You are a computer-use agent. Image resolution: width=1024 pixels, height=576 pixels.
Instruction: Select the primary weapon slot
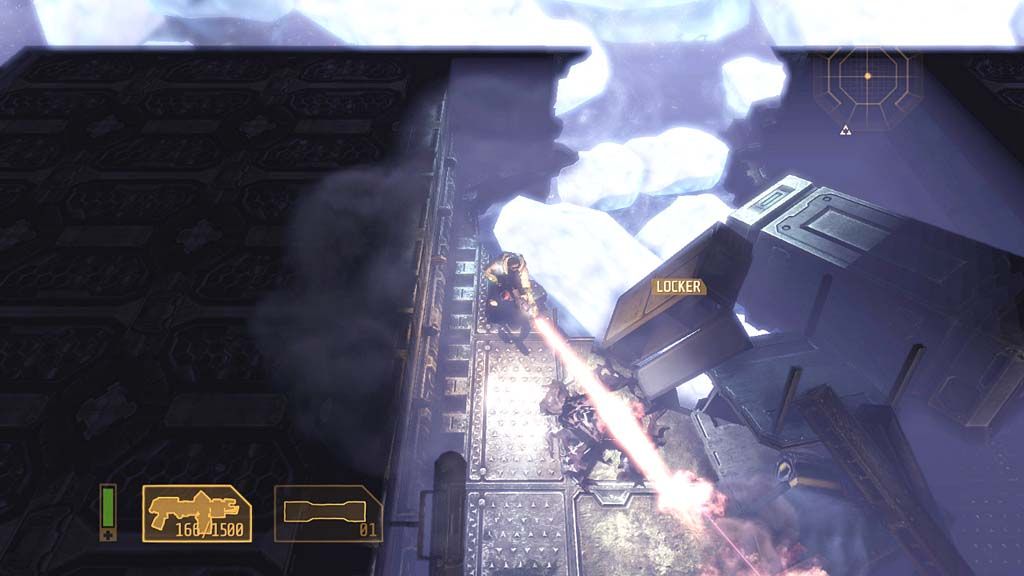click(197, 513)
